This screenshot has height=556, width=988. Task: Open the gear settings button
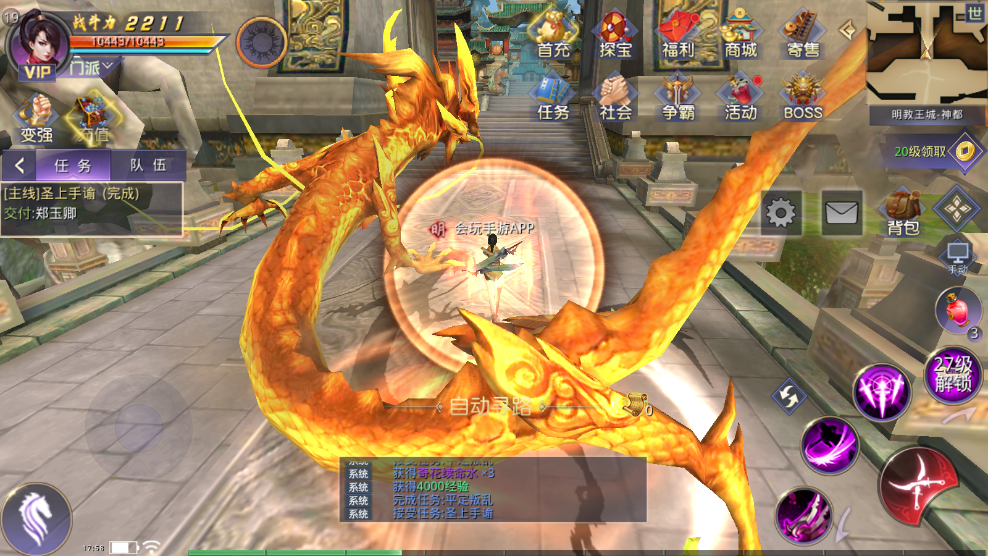tap(781, 212)
